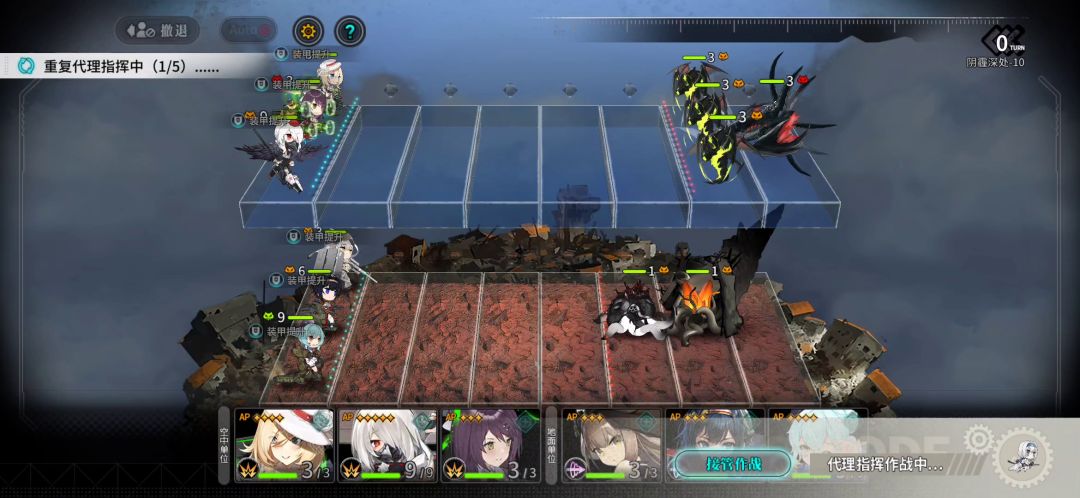Select the brown-haired ground unit card
Viewport: 1080px width, 498px height.
tap(610, 445)
